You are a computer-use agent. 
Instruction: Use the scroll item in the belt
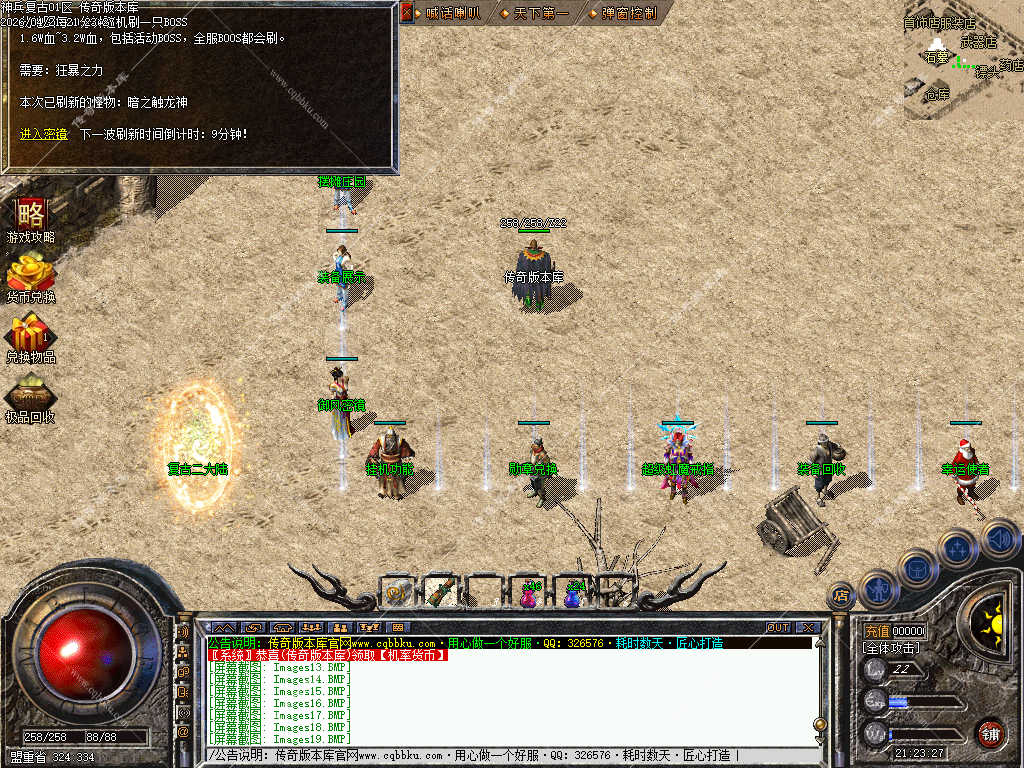pyautogui.click(x=397, y=593)
